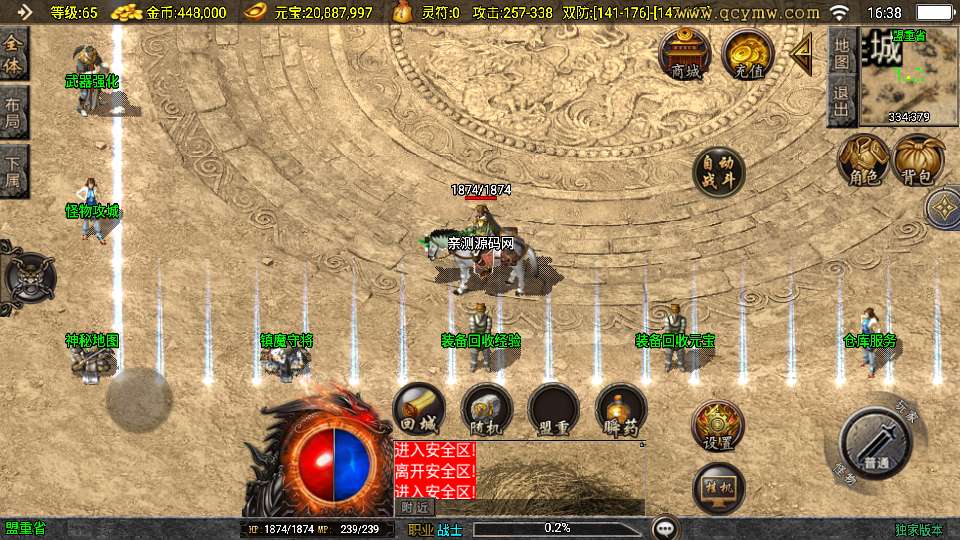The width and height of the screenshot is (960, 540).
Task: Open the minimap
Action: (894, 76)
